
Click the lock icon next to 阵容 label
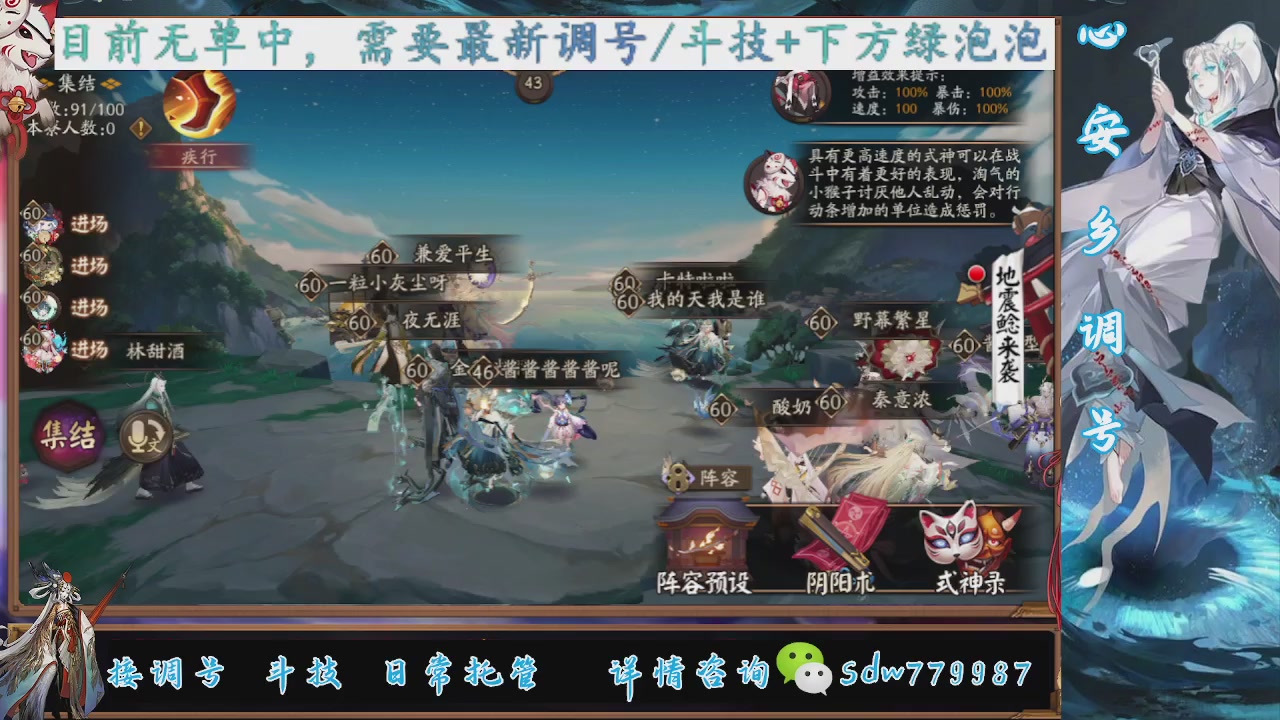677,476
